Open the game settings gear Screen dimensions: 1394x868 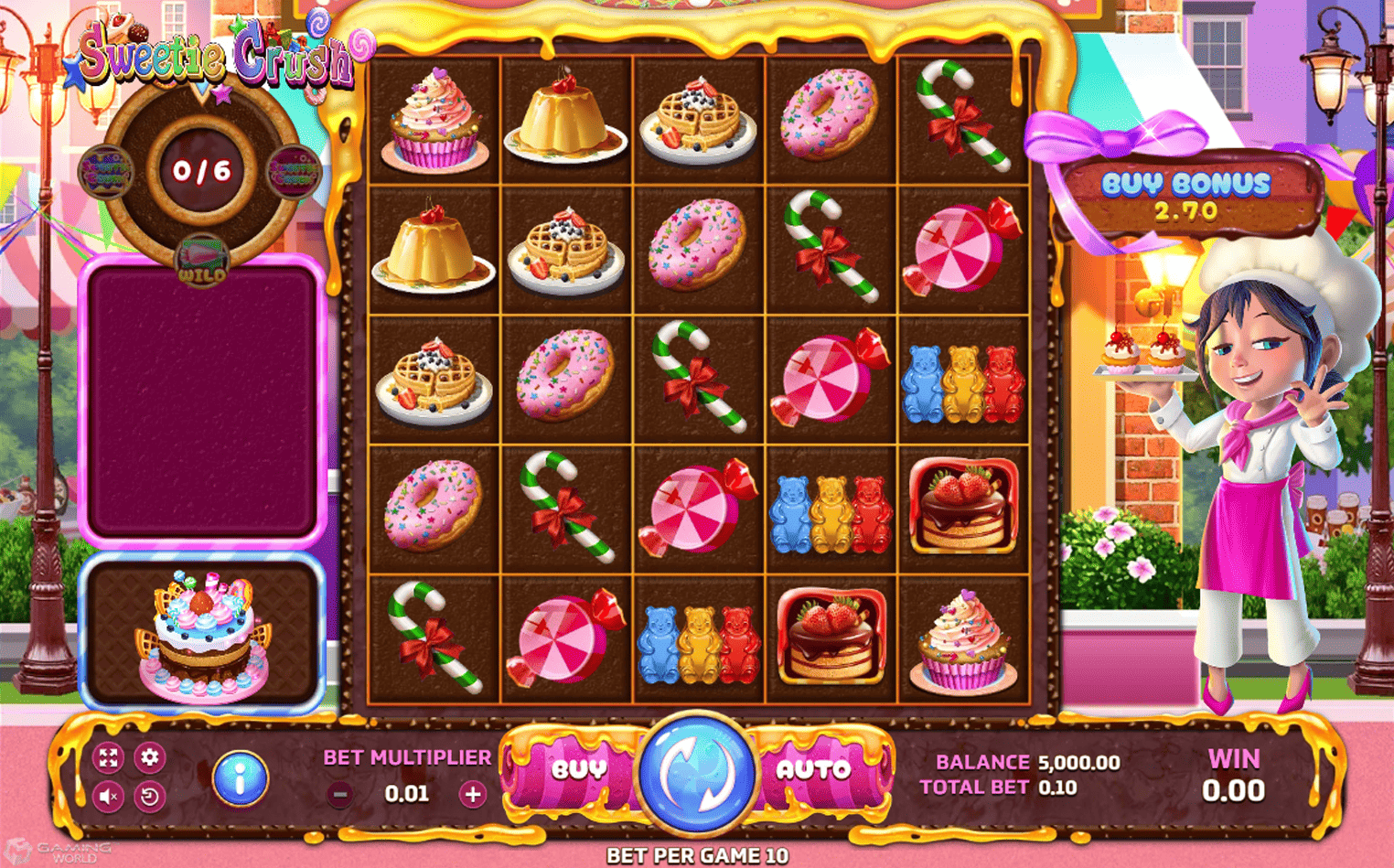point(152,757)
